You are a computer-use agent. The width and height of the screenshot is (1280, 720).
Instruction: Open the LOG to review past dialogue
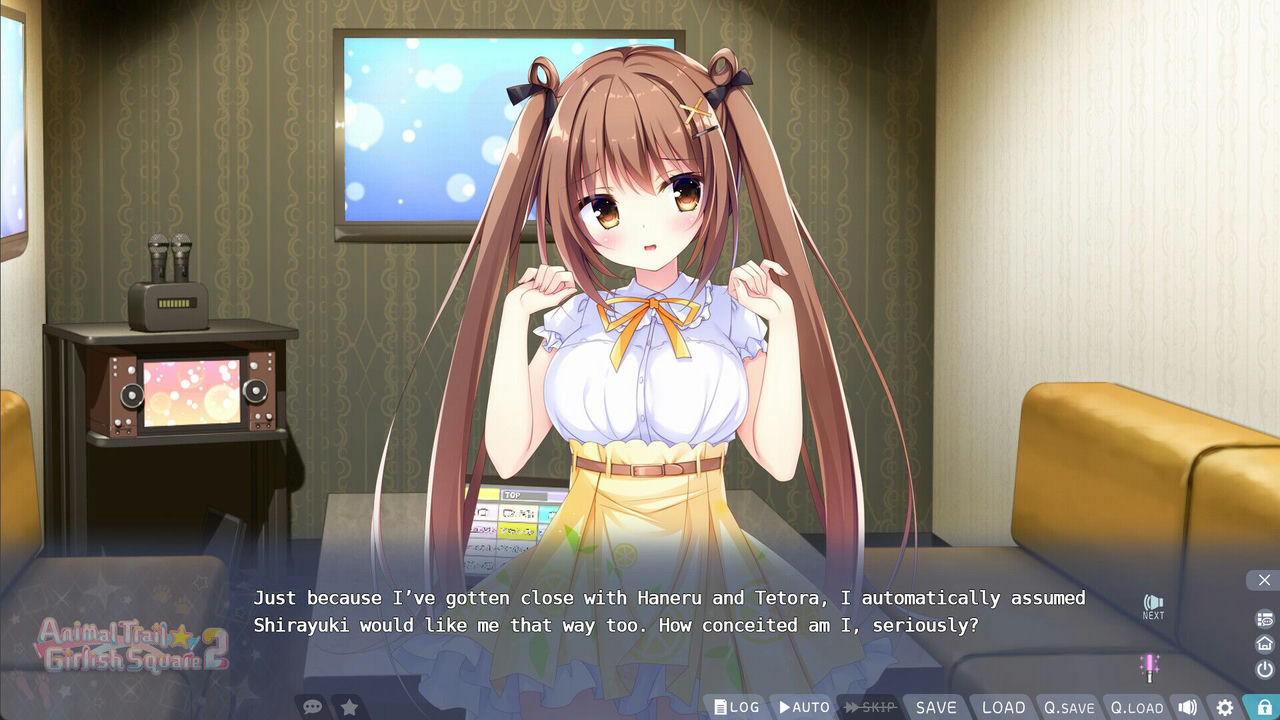click(x=736, y=706)
